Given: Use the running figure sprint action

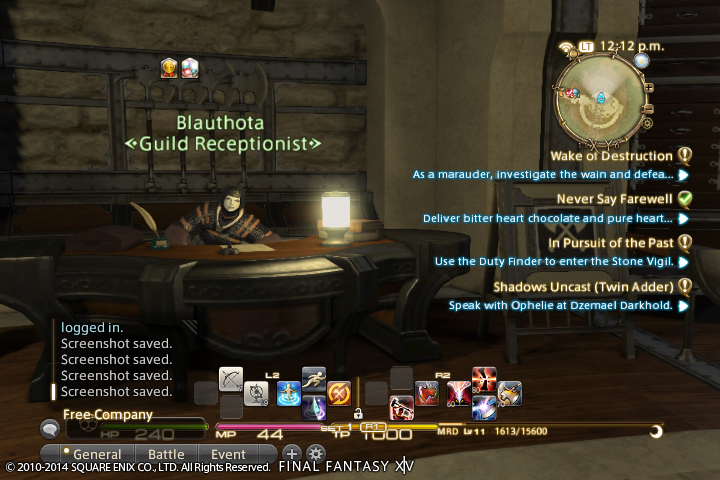Looking at the screenshot, I should (x=314, y=379).
